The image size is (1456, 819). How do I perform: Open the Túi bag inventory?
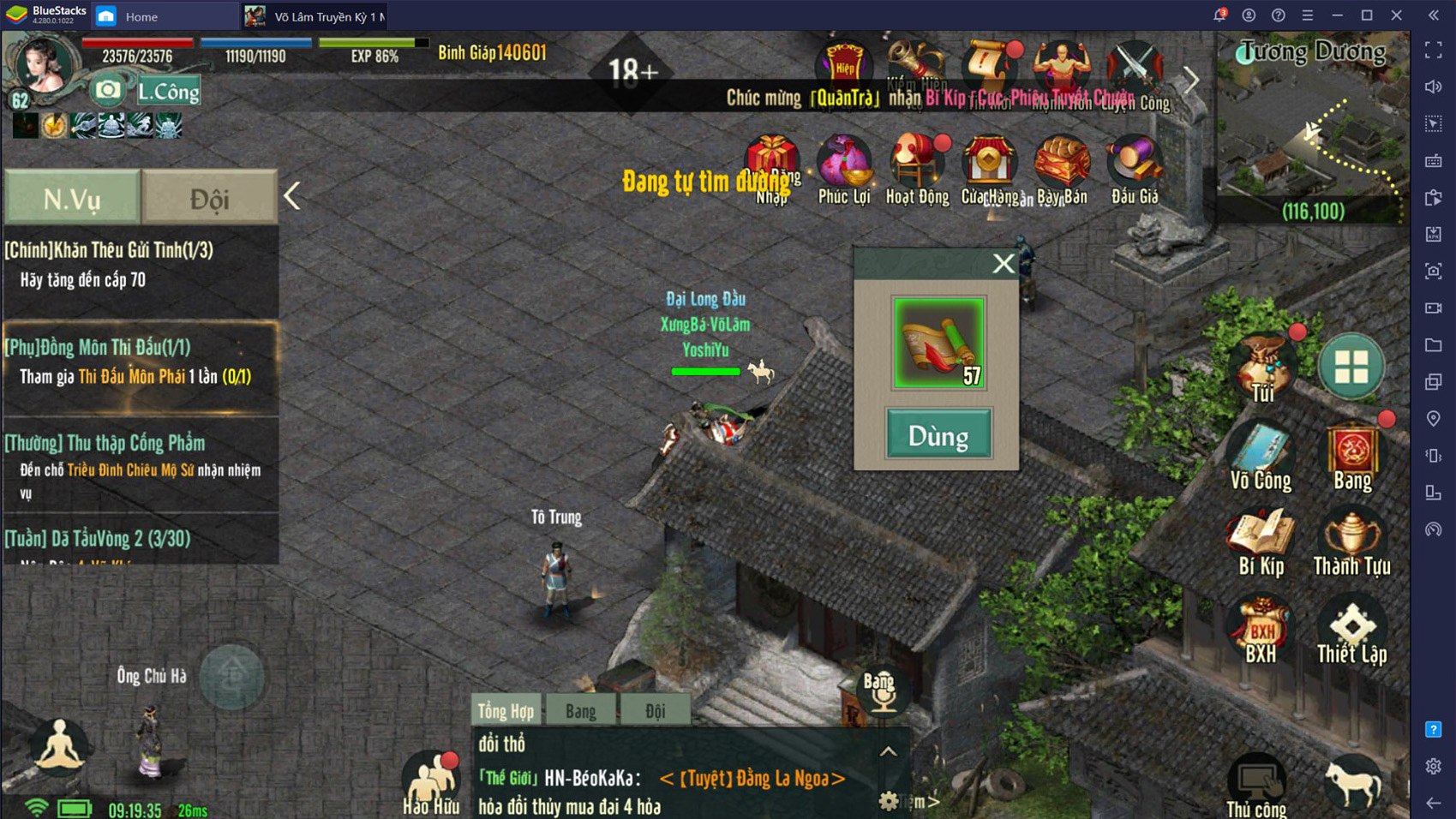1262,369
